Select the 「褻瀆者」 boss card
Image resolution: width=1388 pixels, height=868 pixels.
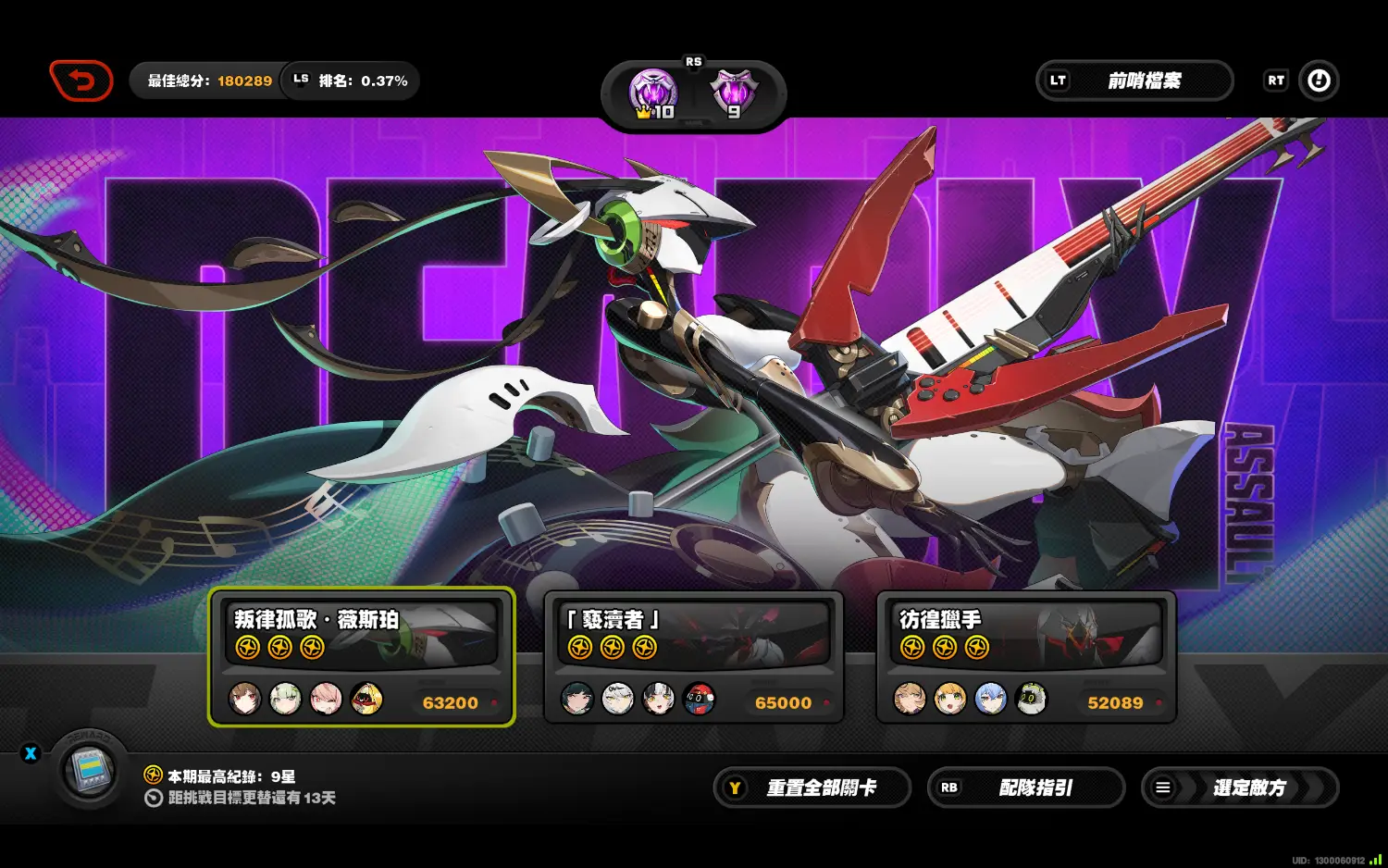(x=694, y=656)
